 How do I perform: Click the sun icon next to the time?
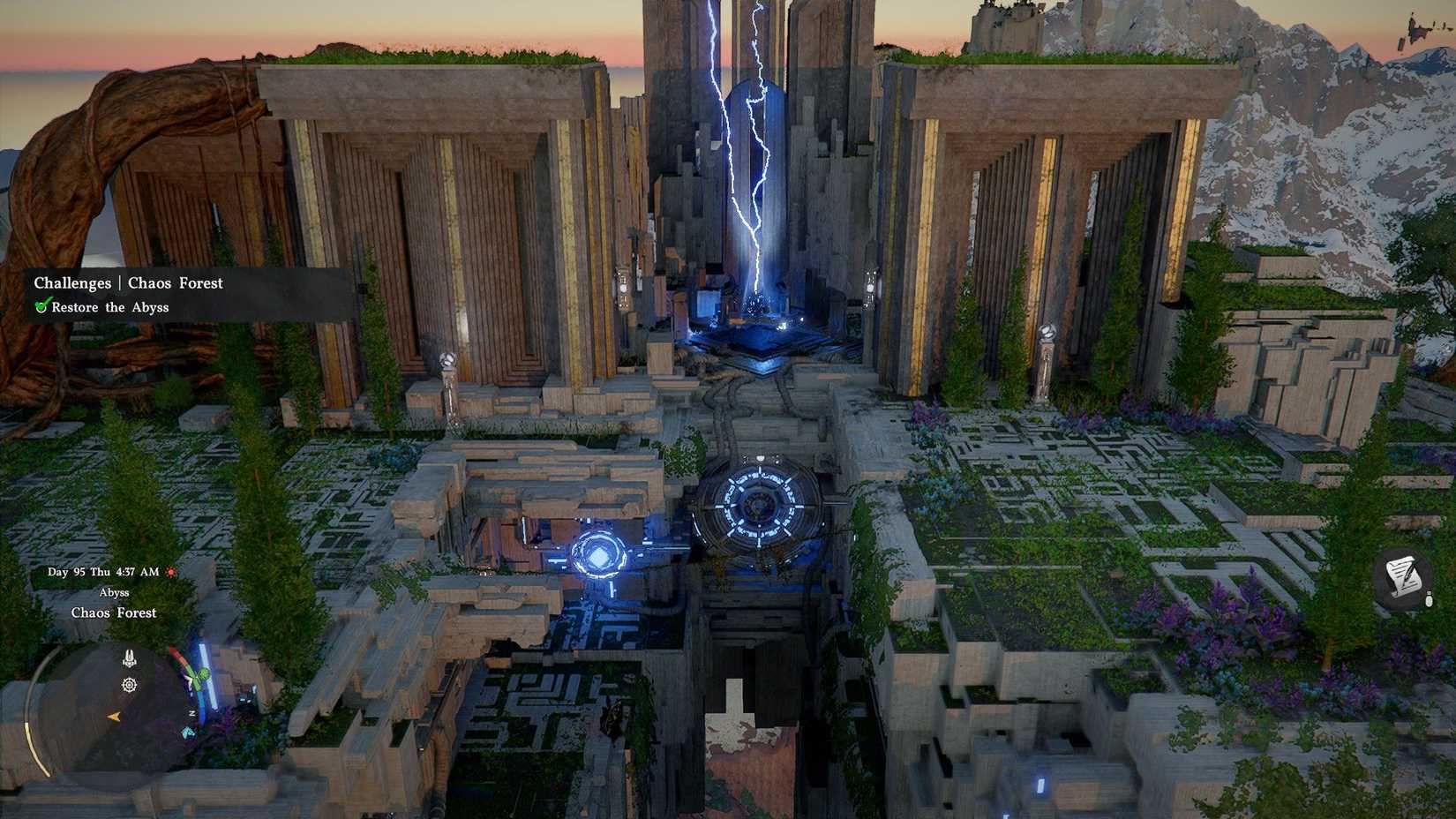(x=170, y=572)
